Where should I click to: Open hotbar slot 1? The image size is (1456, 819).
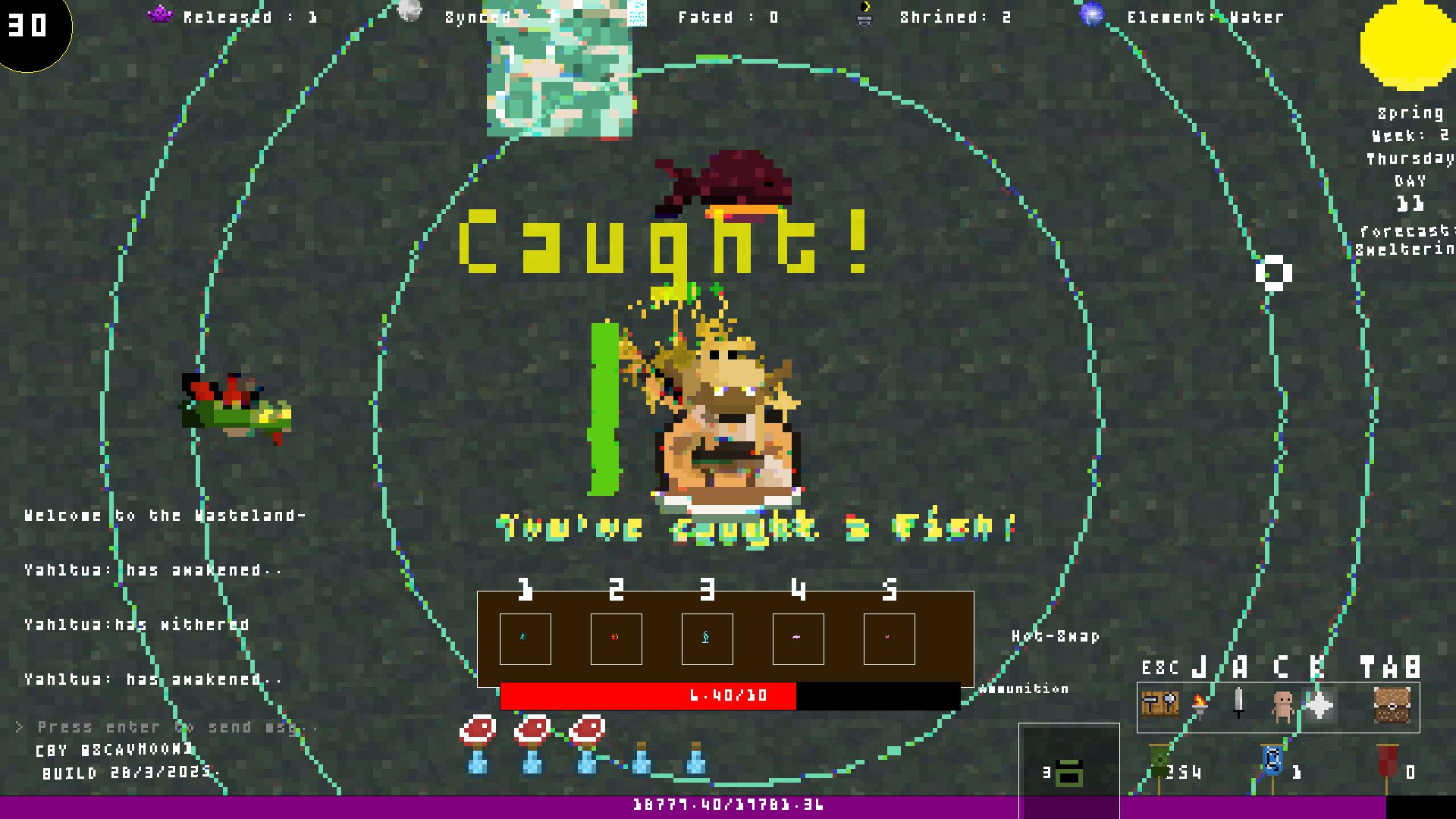pos(526,639)
